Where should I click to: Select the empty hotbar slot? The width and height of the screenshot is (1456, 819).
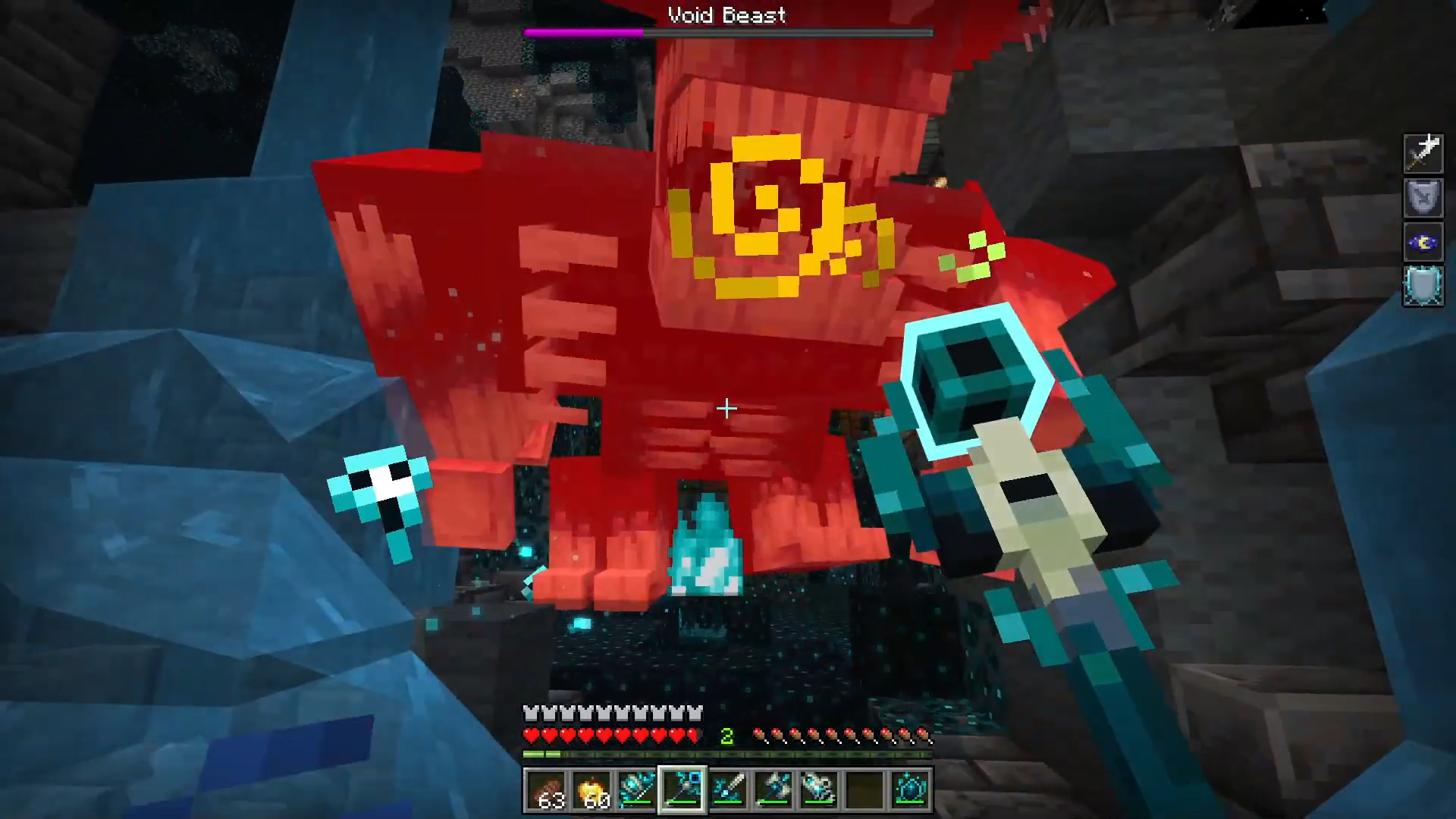click(864, 790)
